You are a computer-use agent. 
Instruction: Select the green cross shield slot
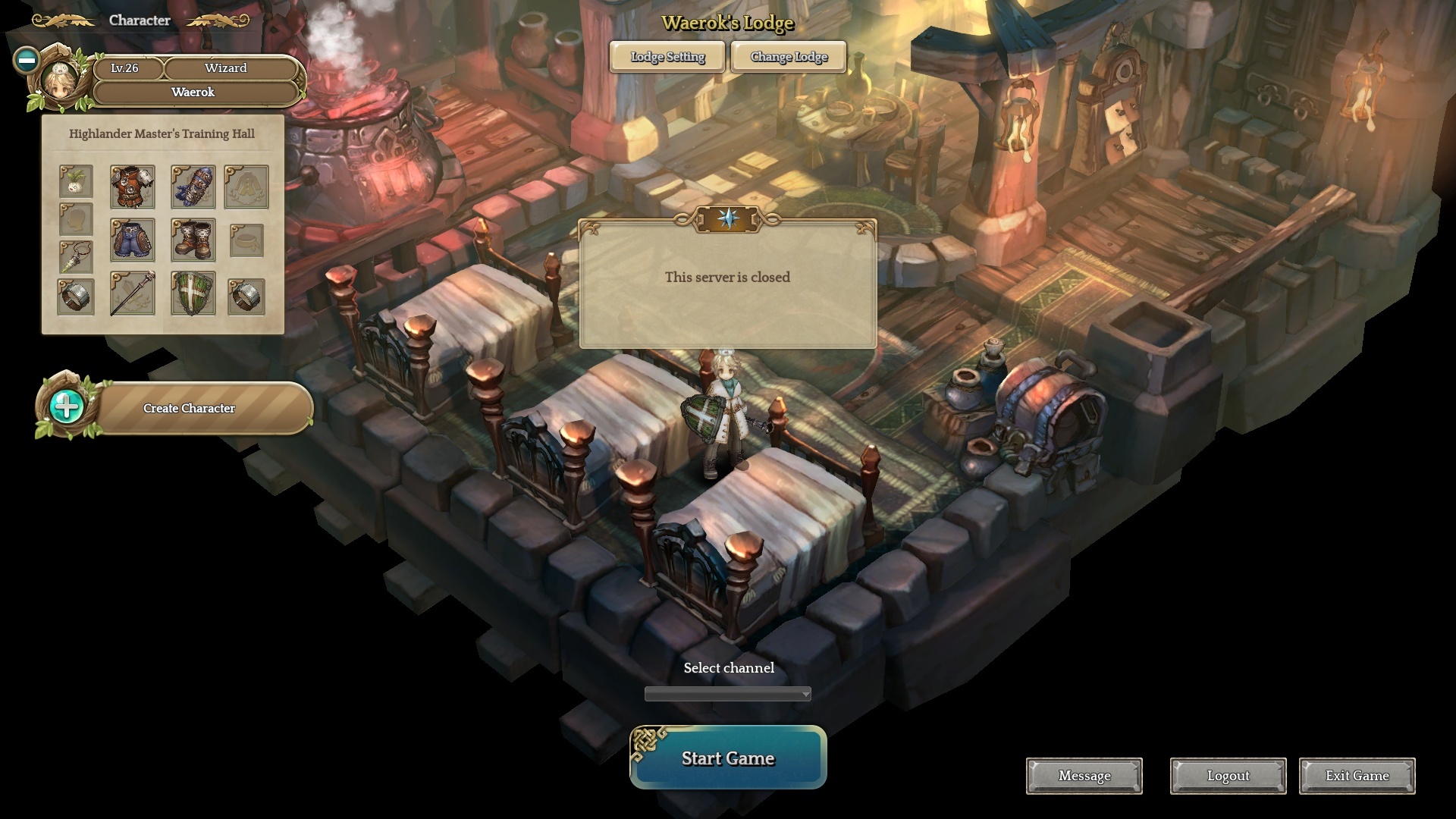pos(193,293)
